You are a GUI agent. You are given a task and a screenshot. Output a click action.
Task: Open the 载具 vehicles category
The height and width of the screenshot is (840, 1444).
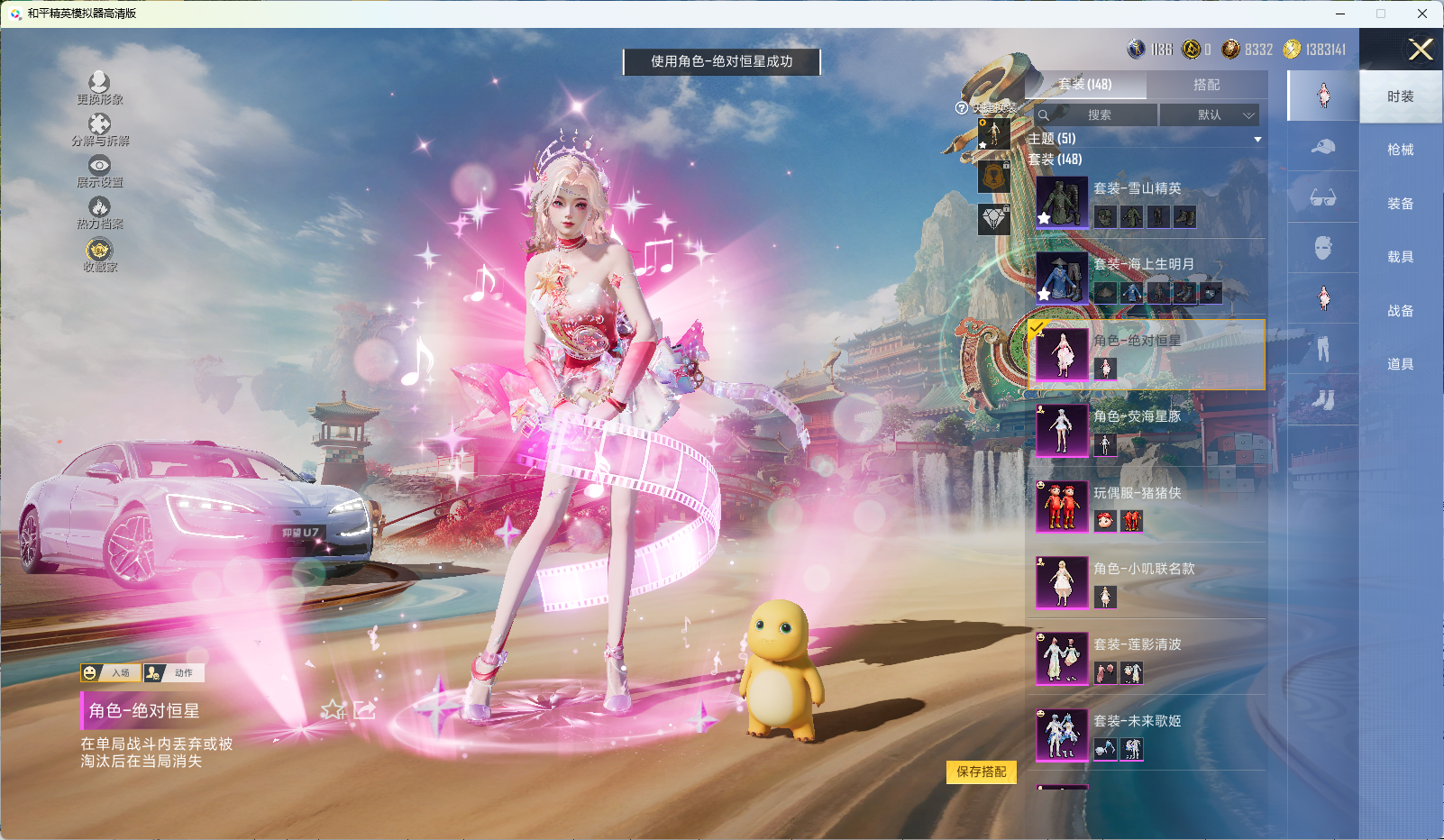pyautogui.click(x=1400, y=257)
